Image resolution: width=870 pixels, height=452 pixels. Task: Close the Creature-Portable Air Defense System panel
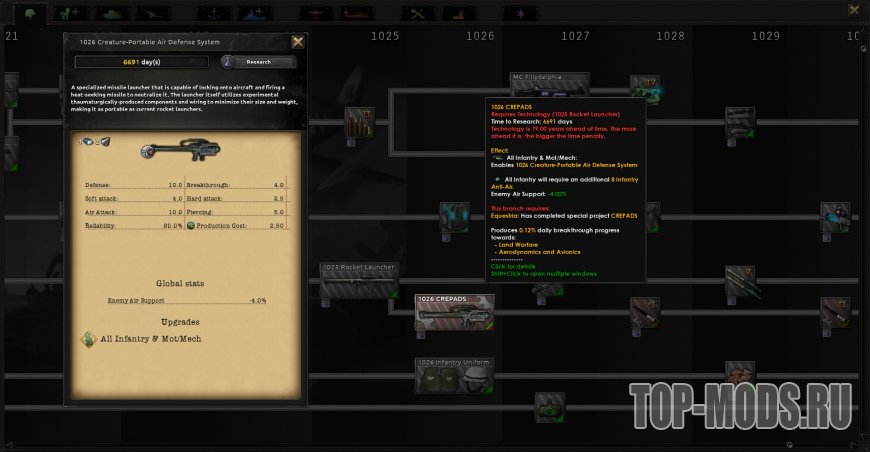coord(298,42)
